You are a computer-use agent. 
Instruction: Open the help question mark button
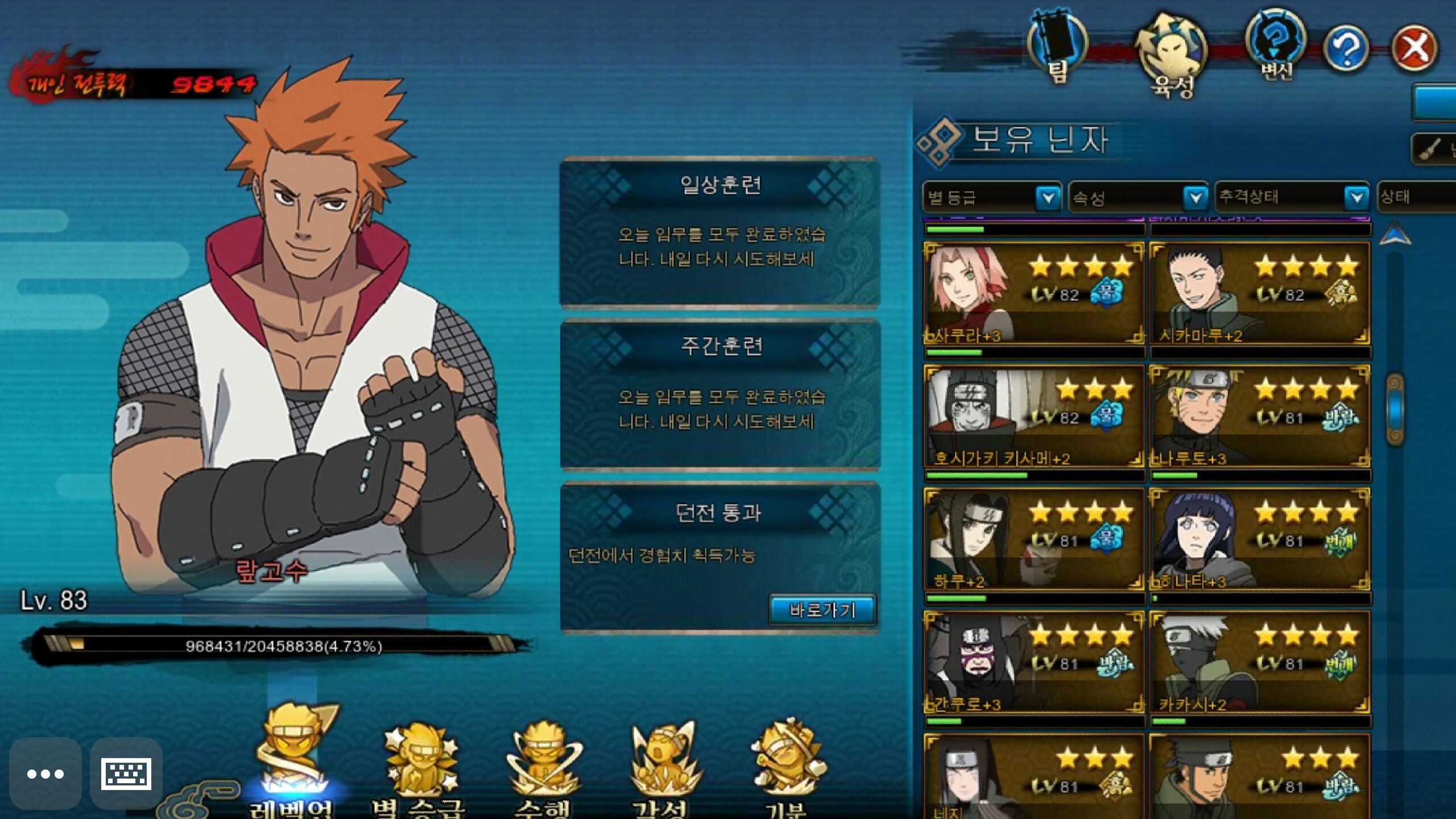tap(1346, 49)
